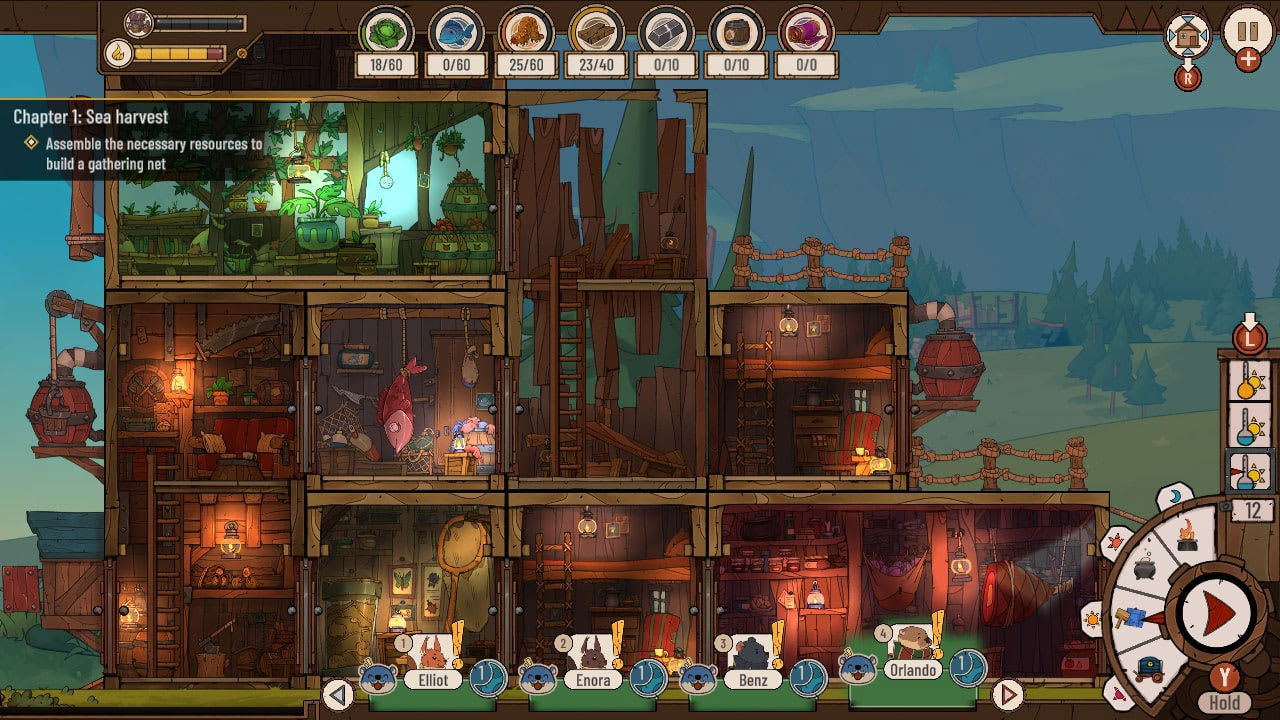Select the wagon cart icon on the action wheel
This screenshot has height=720, width=1280.
(1149, 667)
